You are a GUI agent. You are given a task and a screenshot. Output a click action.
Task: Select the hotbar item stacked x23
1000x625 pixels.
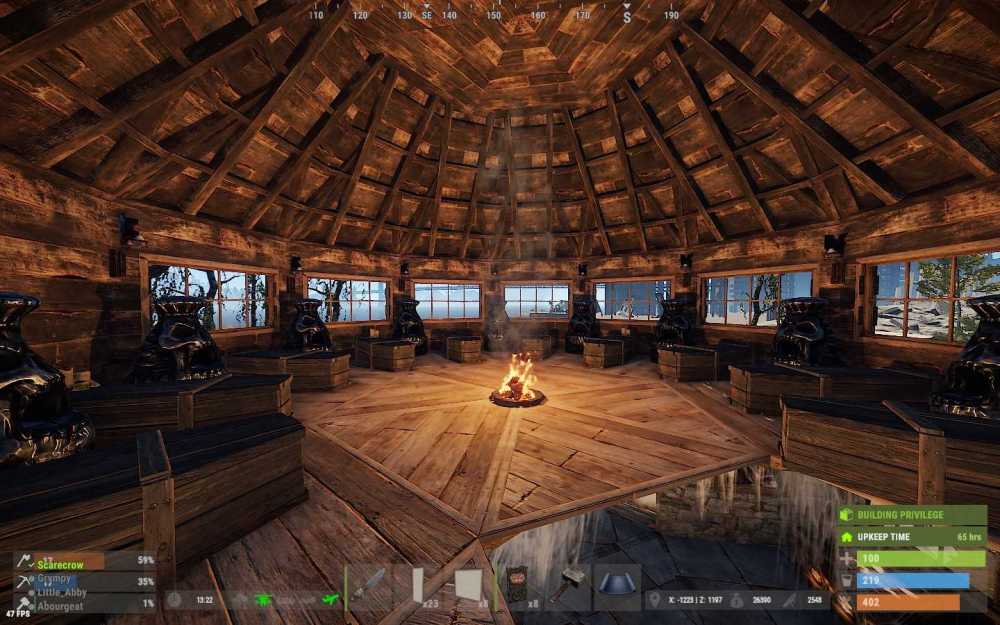click(x=418, y=584)
